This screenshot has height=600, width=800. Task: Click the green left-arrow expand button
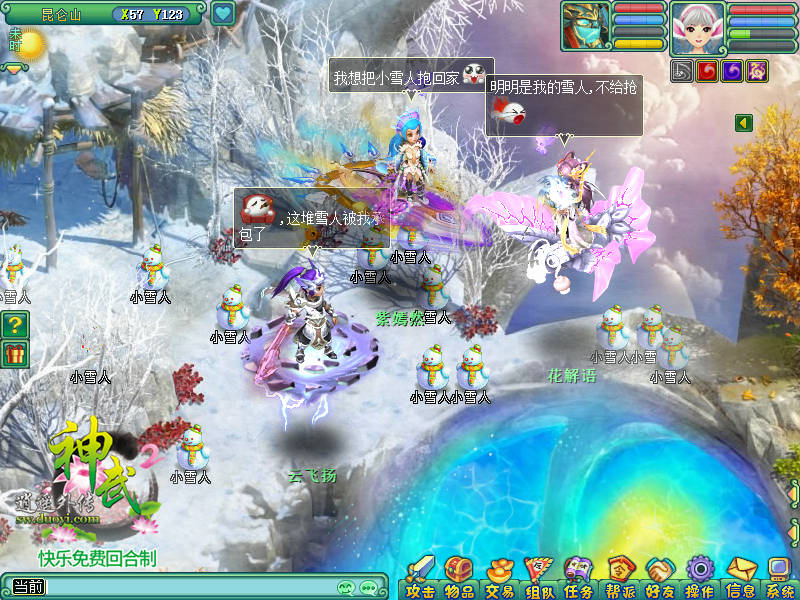tap(743, 122)
